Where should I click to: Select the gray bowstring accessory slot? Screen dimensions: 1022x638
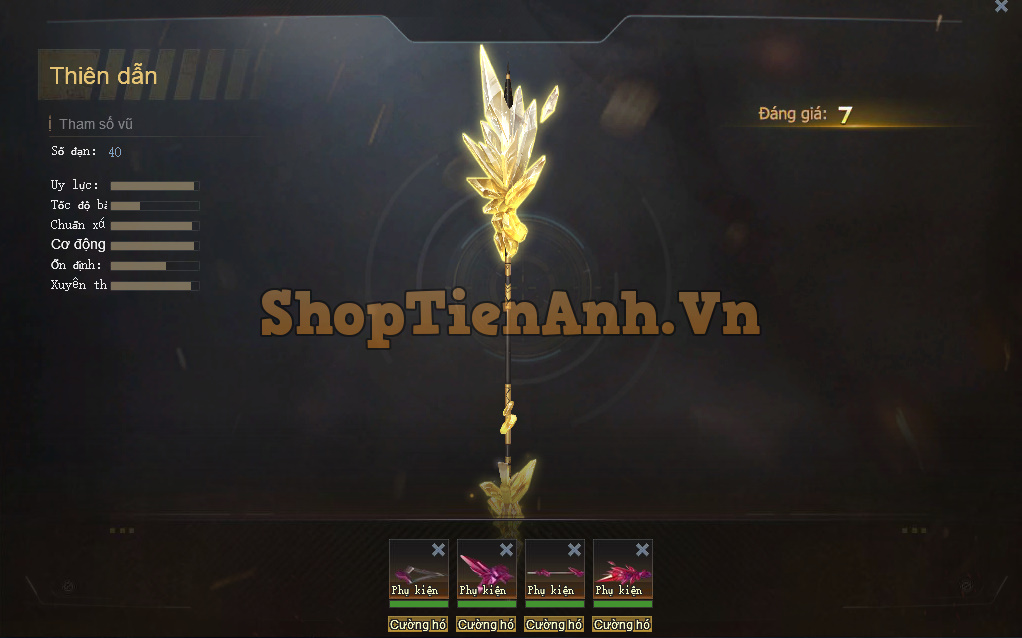point(418,575)
